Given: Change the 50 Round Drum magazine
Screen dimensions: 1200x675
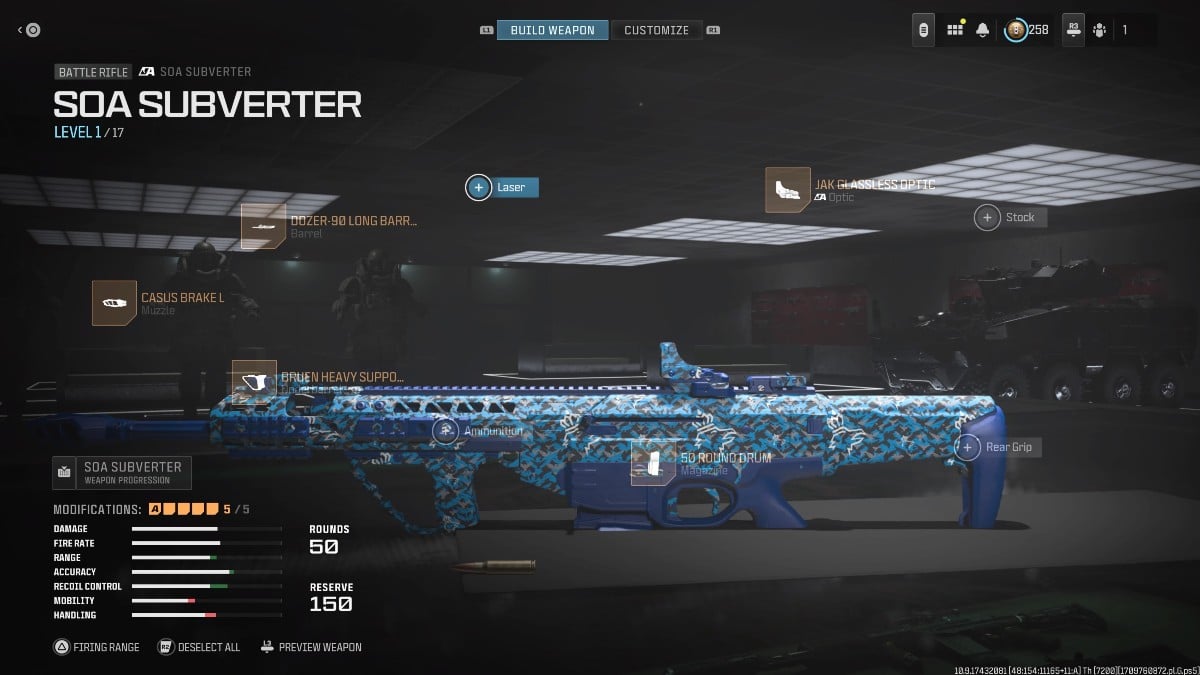Looking at the screenshot, I should [653, 463].
